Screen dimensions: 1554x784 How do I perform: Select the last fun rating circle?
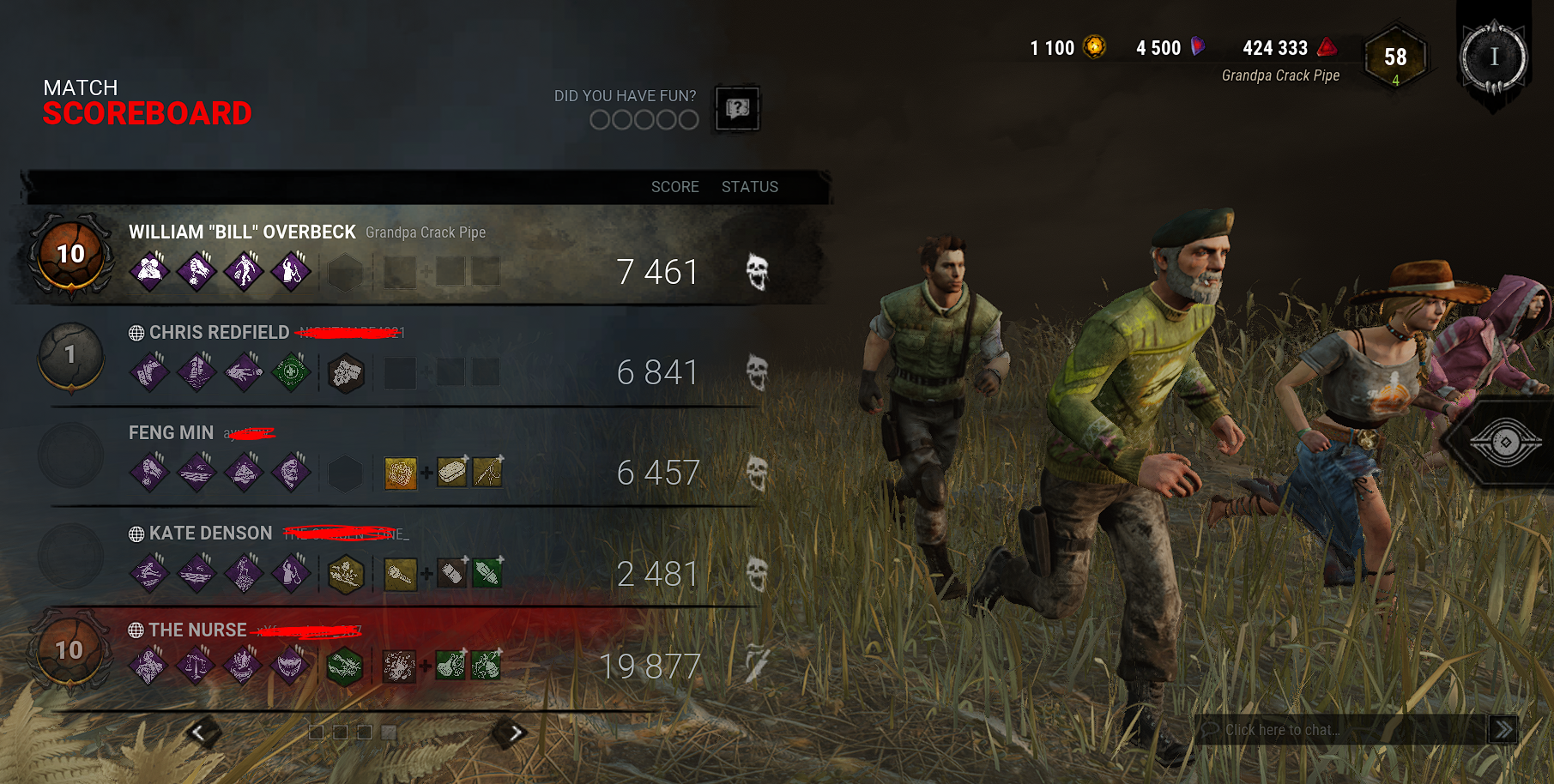pos(687,120)
